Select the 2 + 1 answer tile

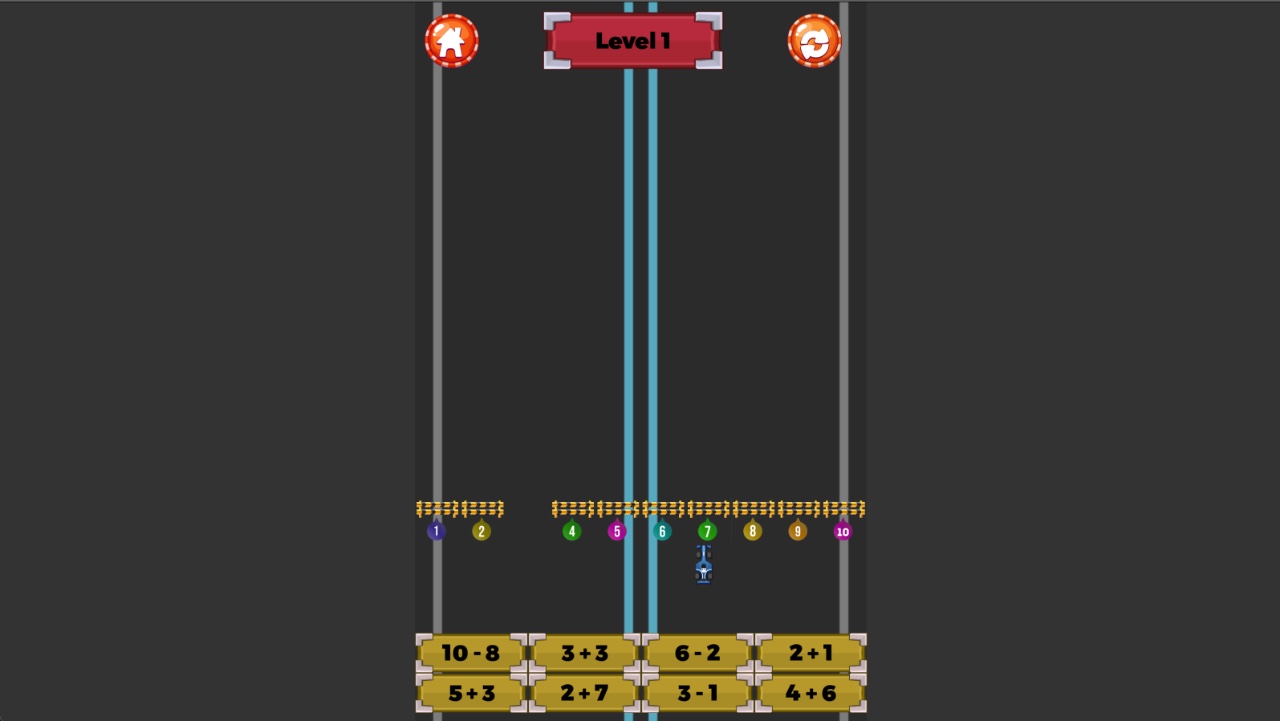(810, 653)
